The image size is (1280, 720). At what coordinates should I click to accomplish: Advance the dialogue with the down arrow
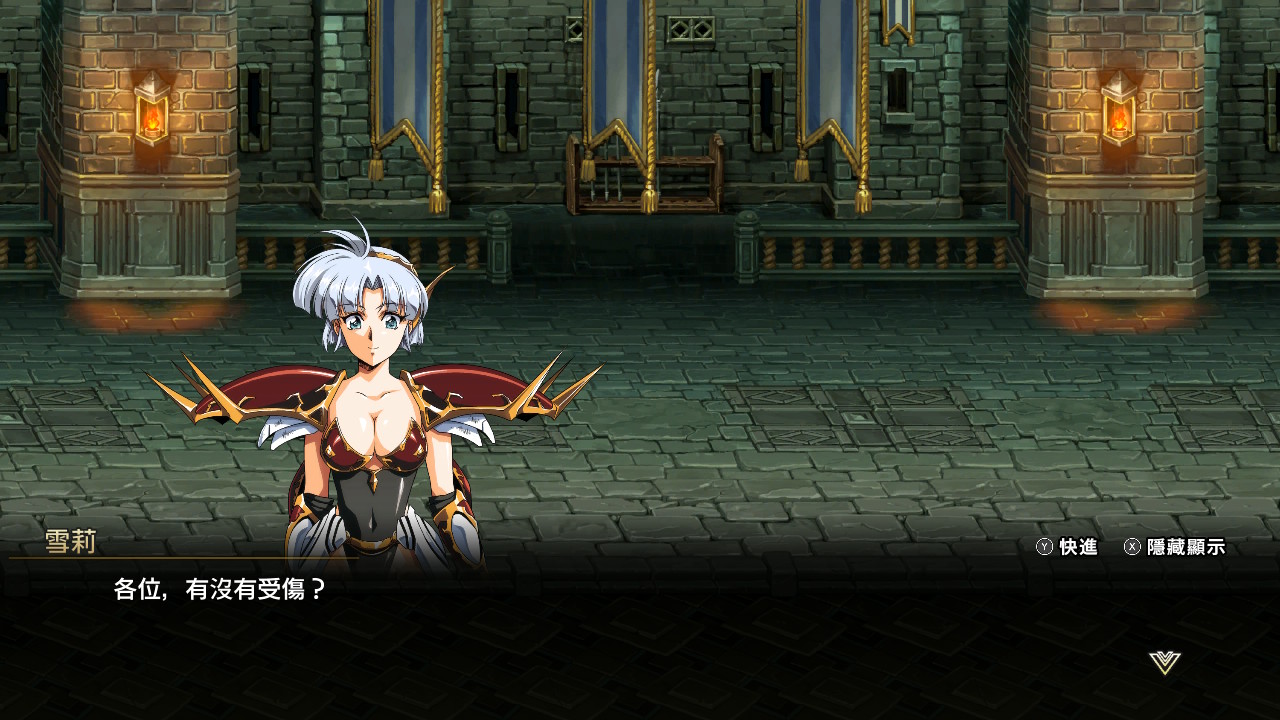1165,662
